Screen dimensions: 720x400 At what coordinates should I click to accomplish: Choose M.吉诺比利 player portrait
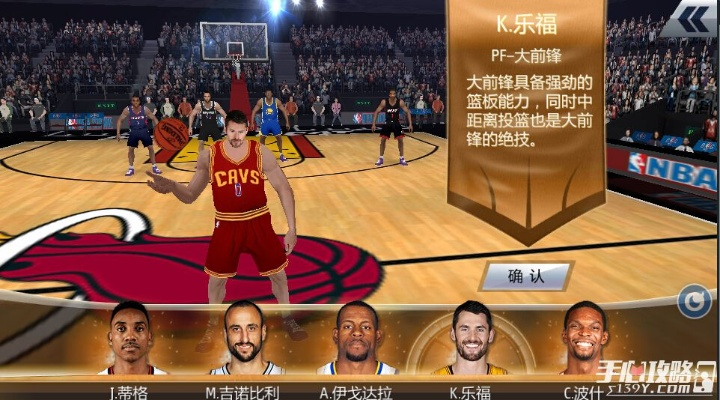244,338
